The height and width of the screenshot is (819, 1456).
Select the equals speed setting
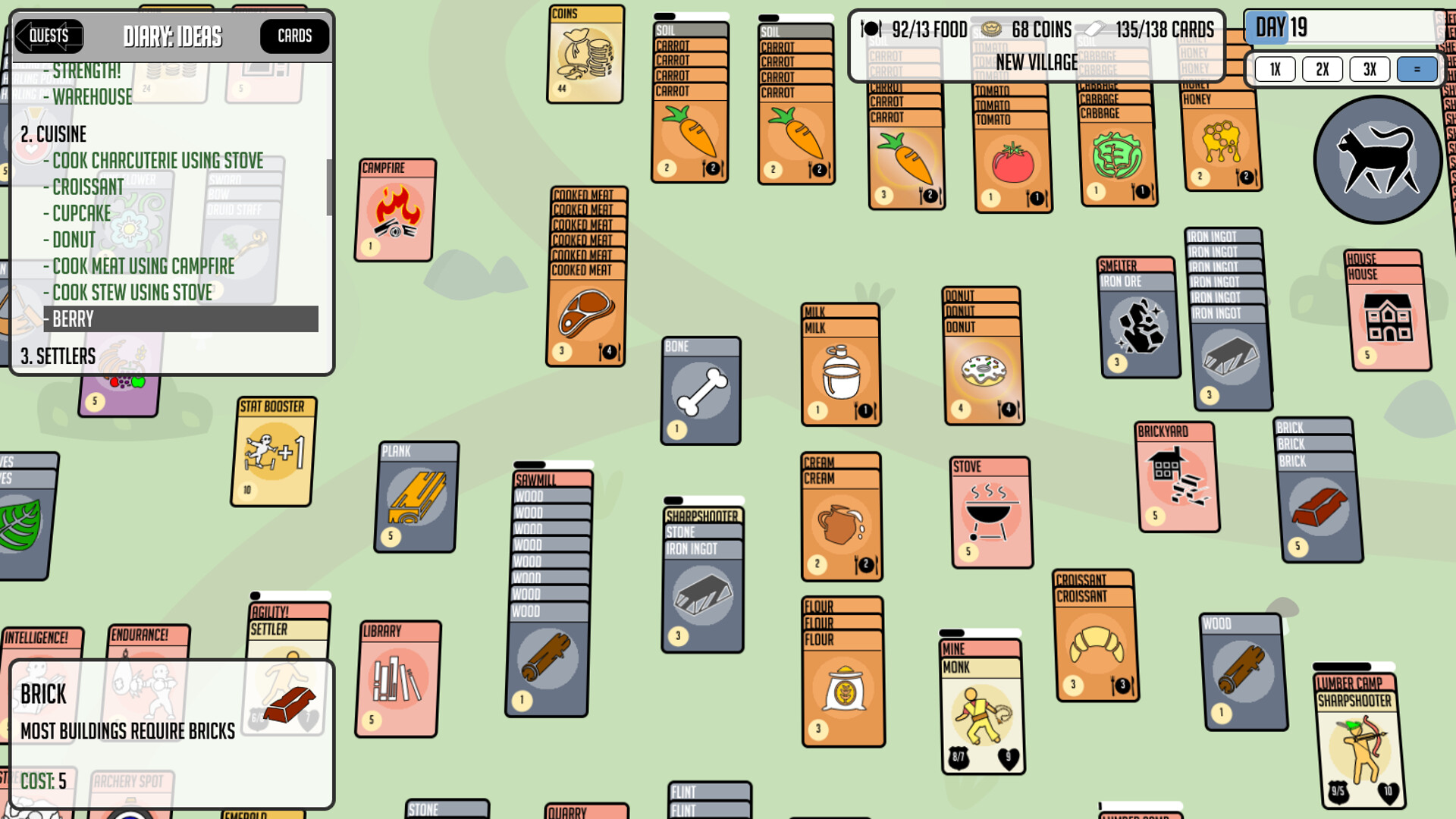tap(1417, 69)
